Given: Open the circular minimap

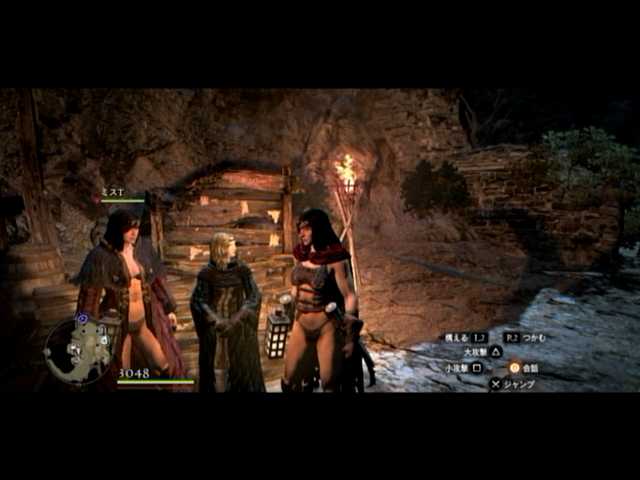Looking at the screenshot, I should (78, 350).
